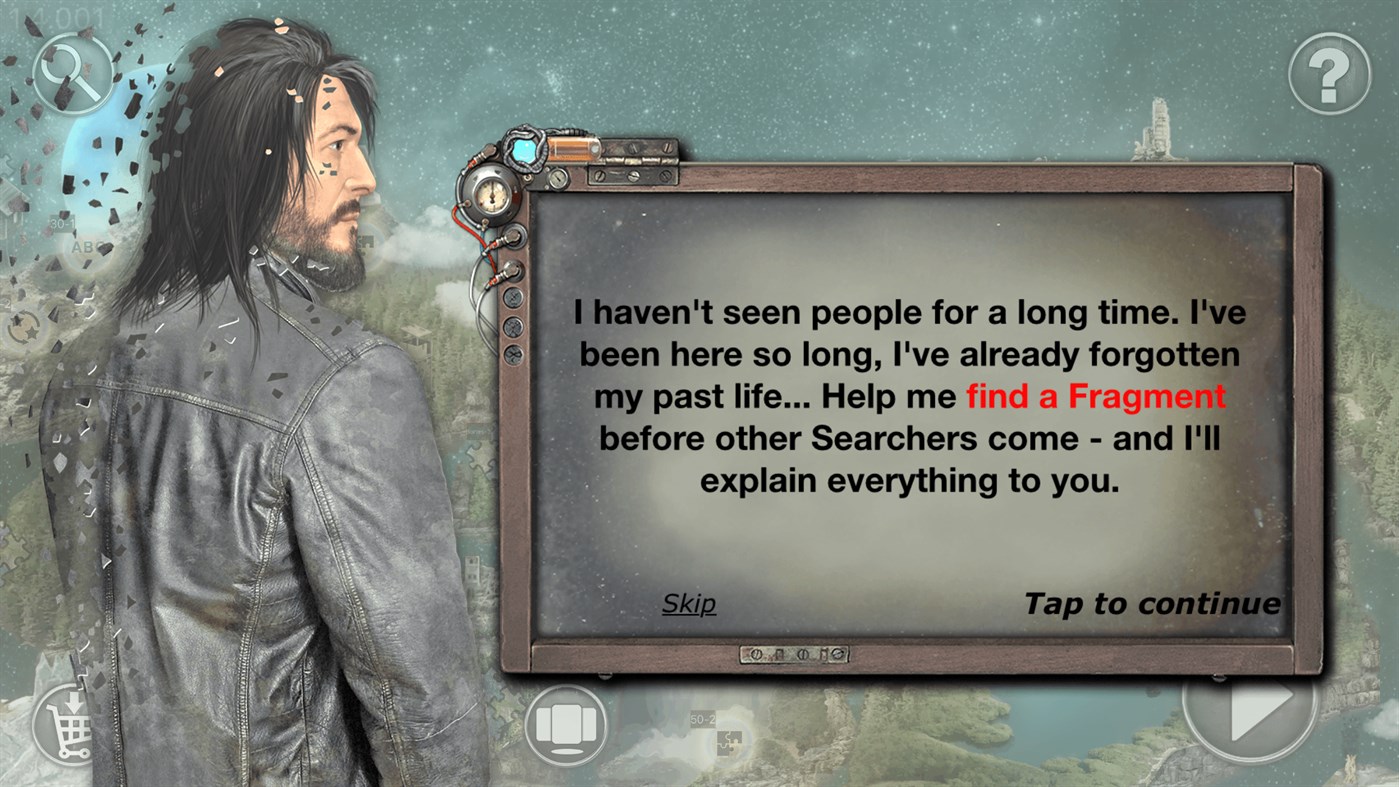This screenshot has height=787, width=1399.
Task: Tap the starred rotation rewards icon
Action: coord(24,326)
